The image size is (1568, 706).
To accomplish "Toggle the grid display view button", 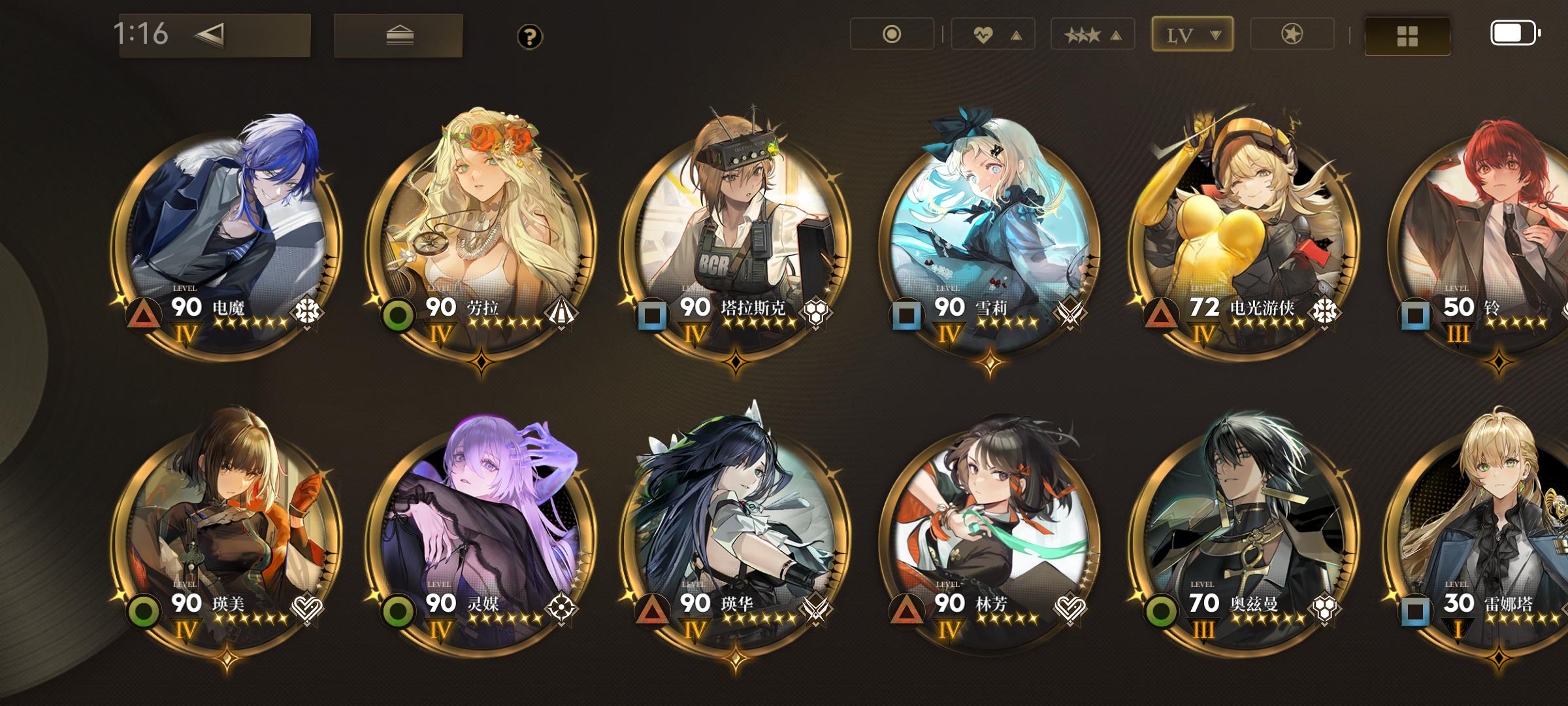I will [x=1406, y=35].
